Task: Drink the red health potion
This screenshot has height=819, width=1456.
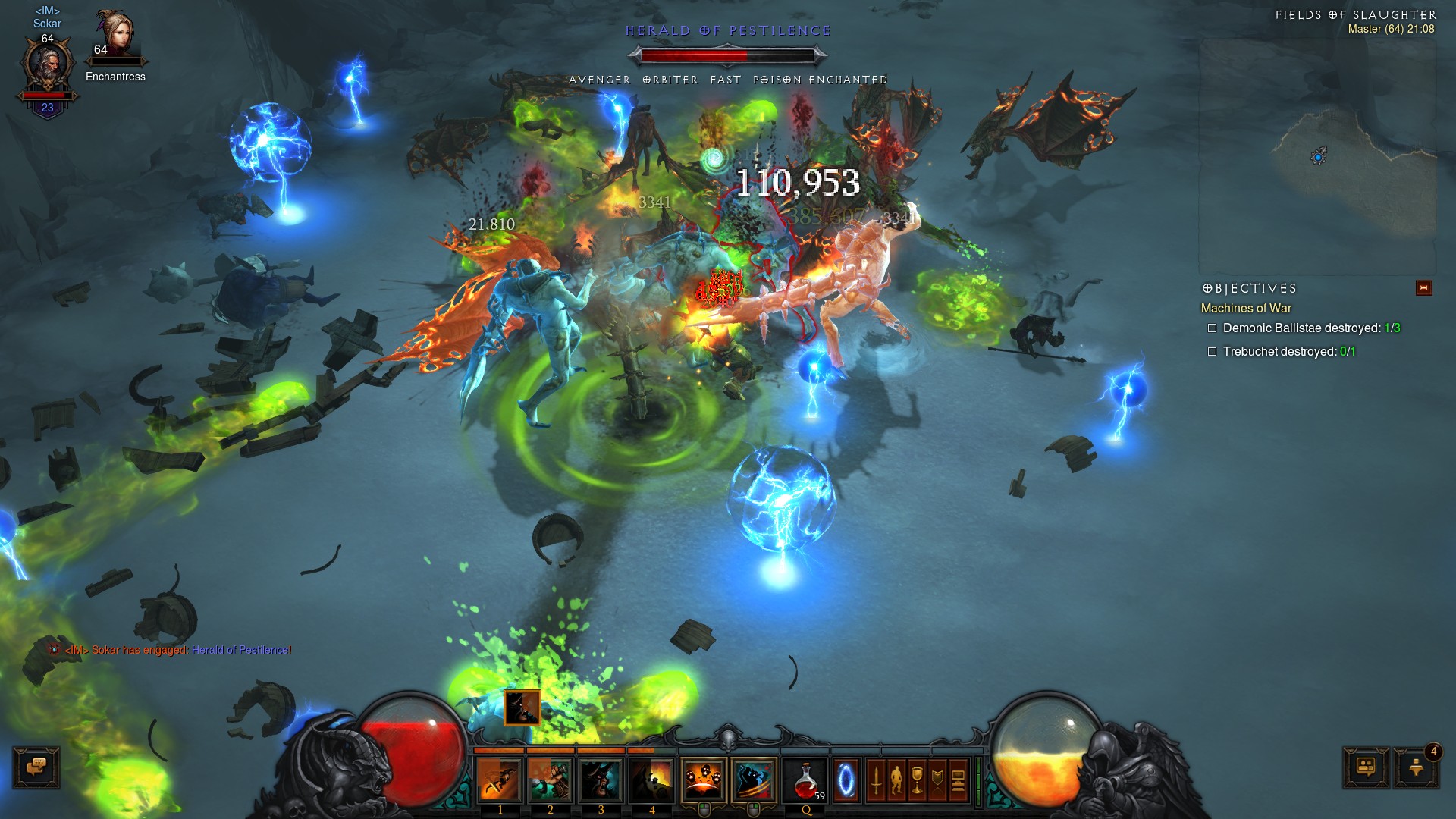Action: click(x=805, y=780)
